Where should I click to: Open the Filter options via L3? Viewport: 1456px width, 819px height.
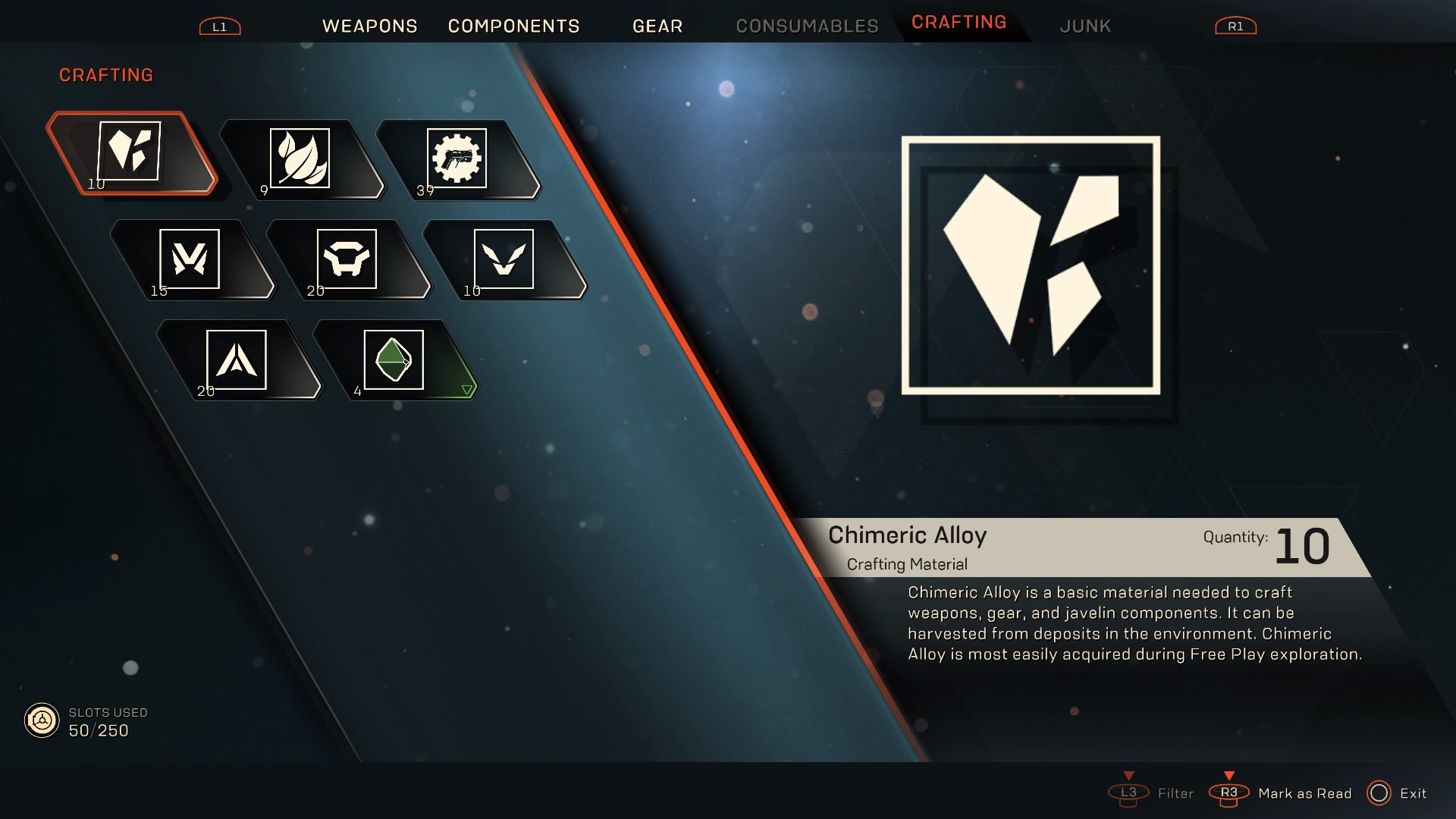(x=1129, y=793)
